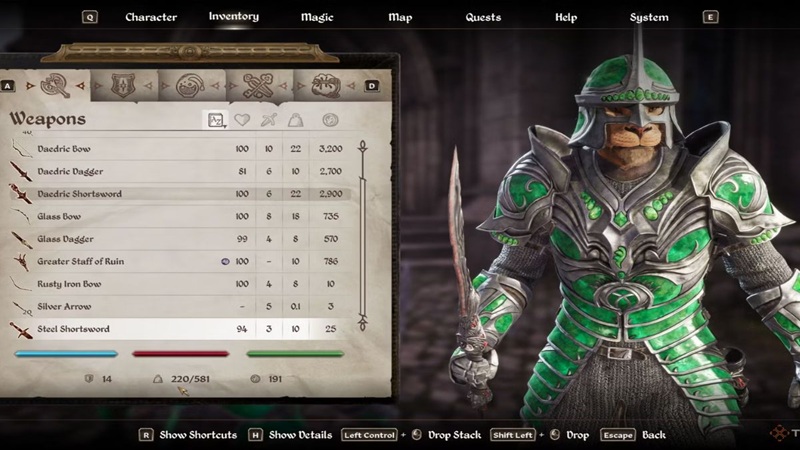Sort weapons by the heart column
This screenshot has height=450, width=800.
(241, 120)
